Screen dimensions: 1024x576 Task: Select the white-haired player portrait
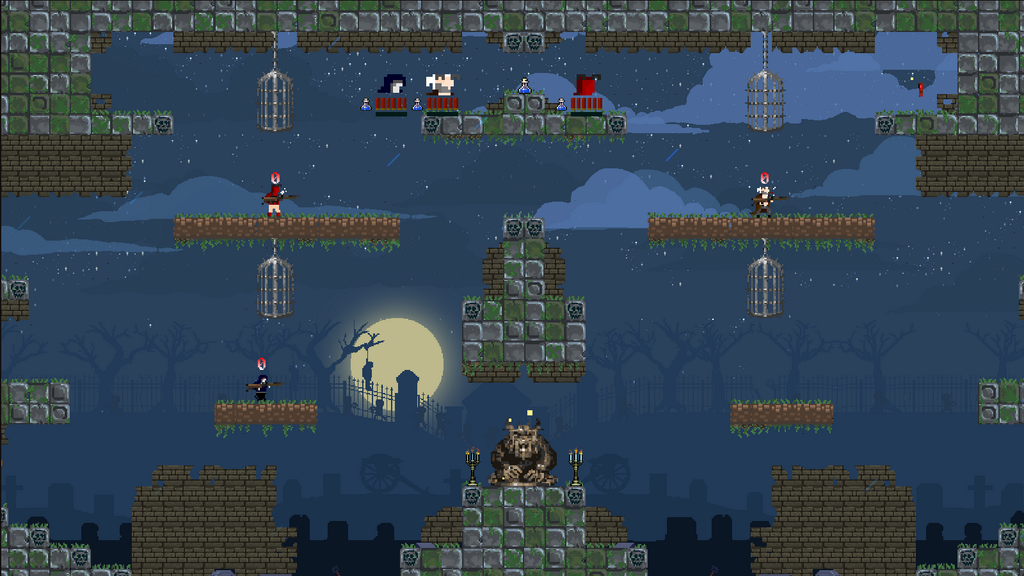tap(441, 84)
